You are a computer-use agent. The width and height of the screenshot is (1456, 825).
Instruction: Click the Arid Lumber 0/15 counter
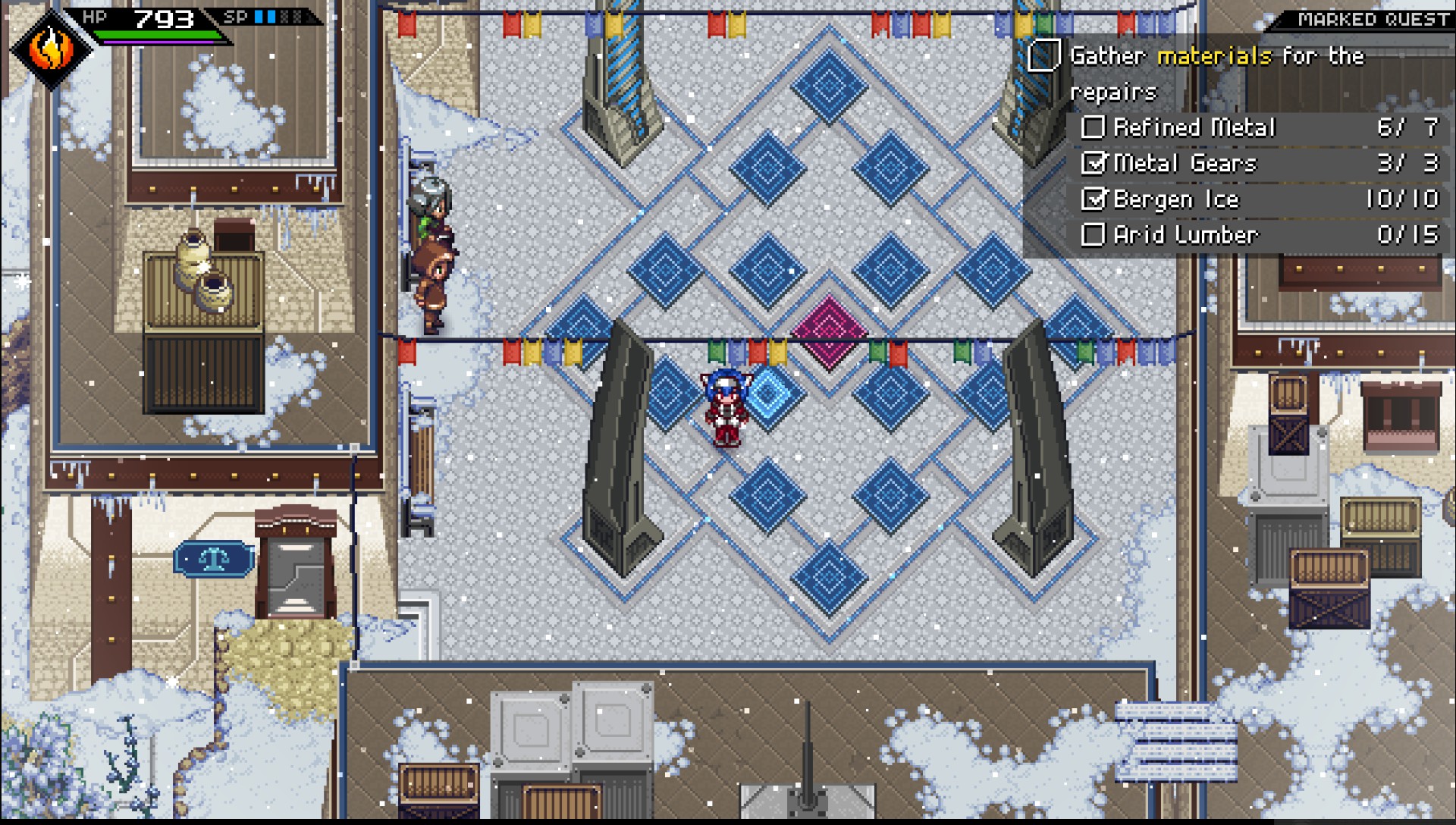click(1407, 235)
